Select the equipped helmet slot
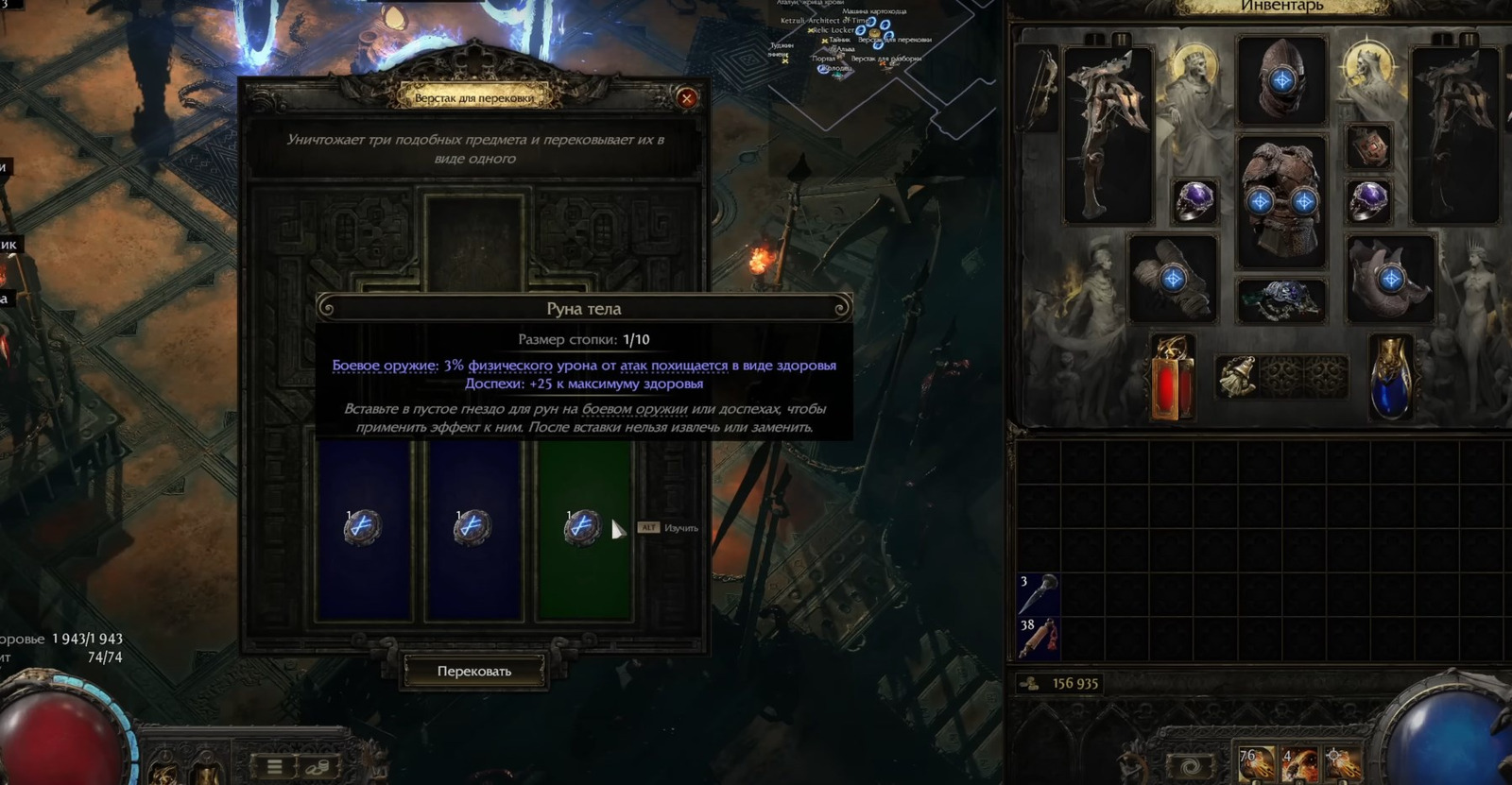 [x=1281, y=79]
